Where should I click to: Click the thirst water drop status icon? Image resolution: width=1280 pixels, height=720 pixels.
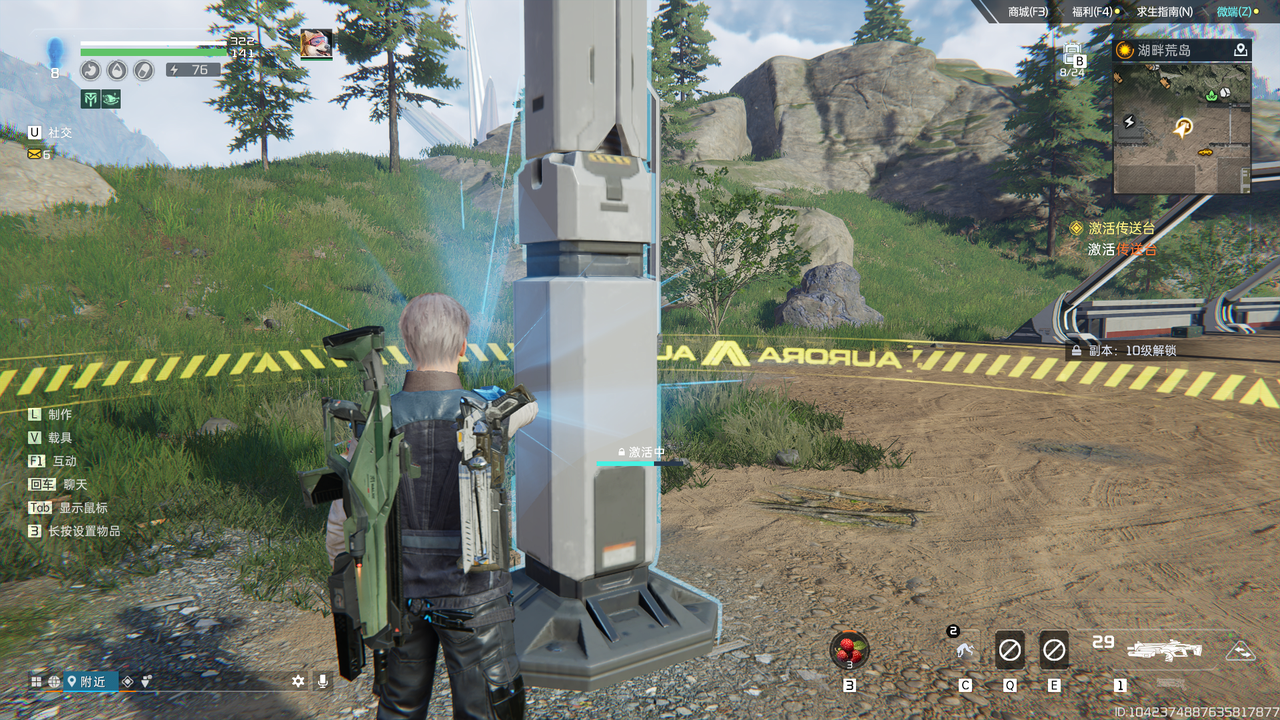pos(117,70)
